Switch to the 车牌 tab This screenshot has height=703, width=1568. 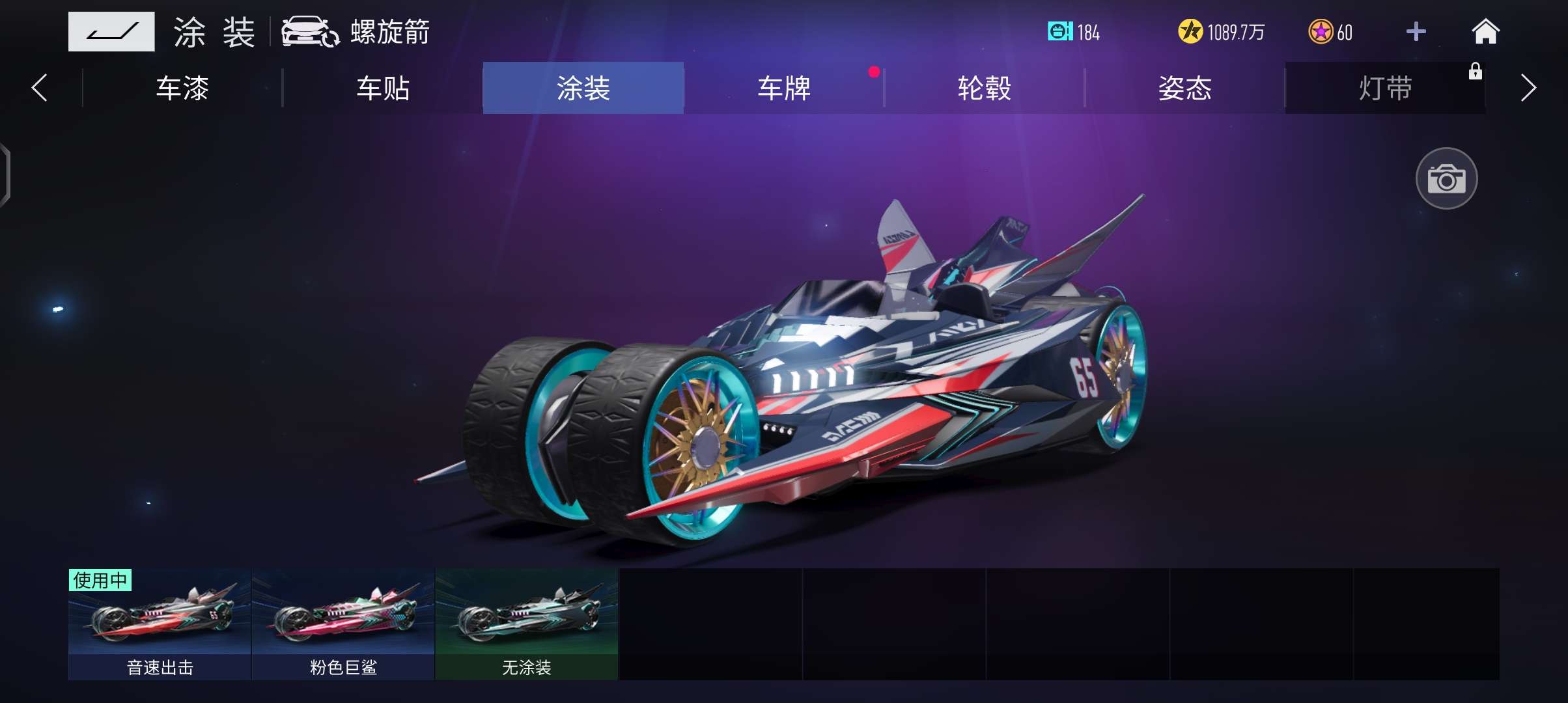click(784, 89)
